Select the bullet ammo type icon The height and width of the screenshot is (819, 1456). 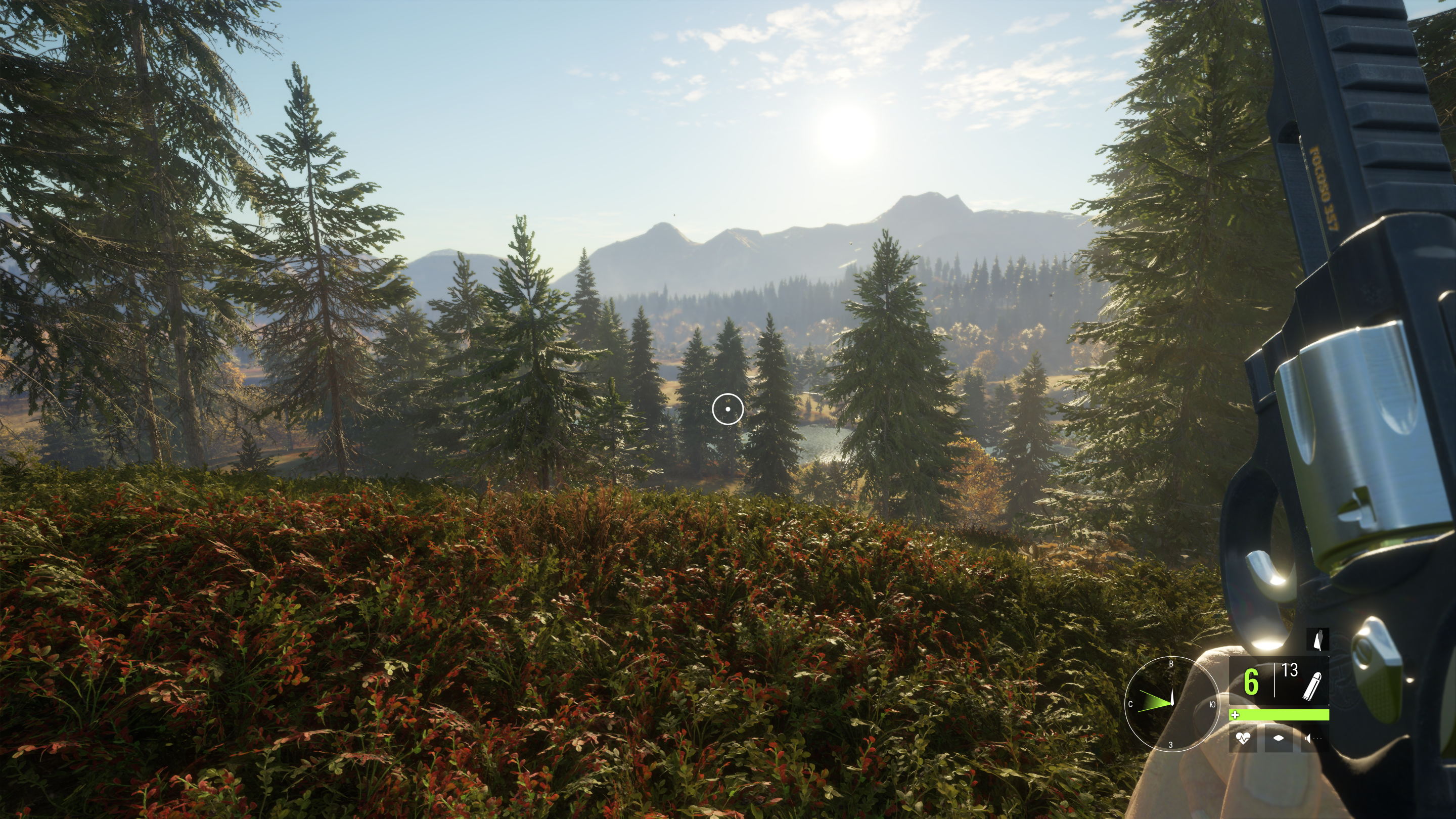(1312, 686)
